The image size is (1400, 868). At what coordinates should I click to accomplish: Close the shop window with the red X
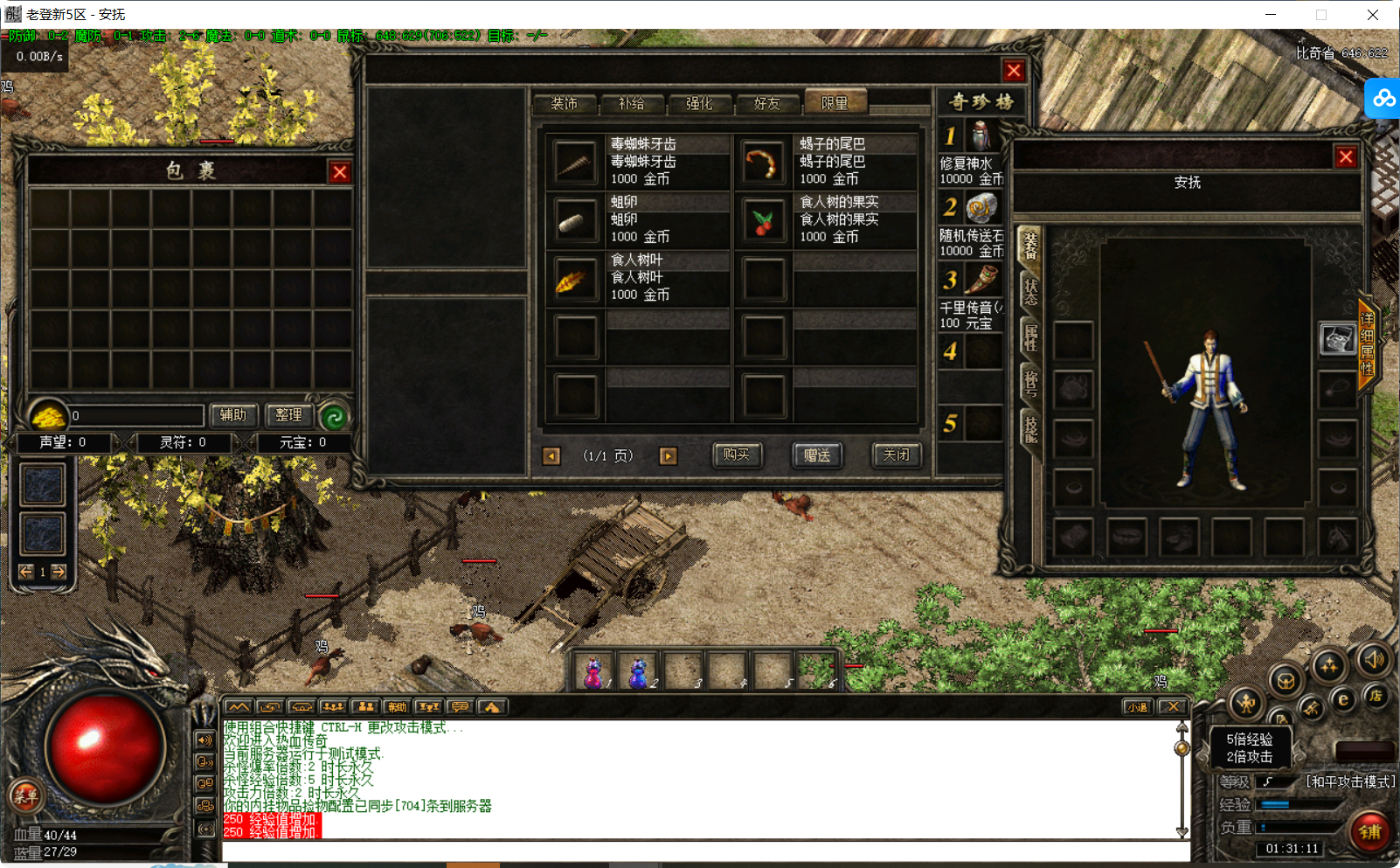(1013, 71)
